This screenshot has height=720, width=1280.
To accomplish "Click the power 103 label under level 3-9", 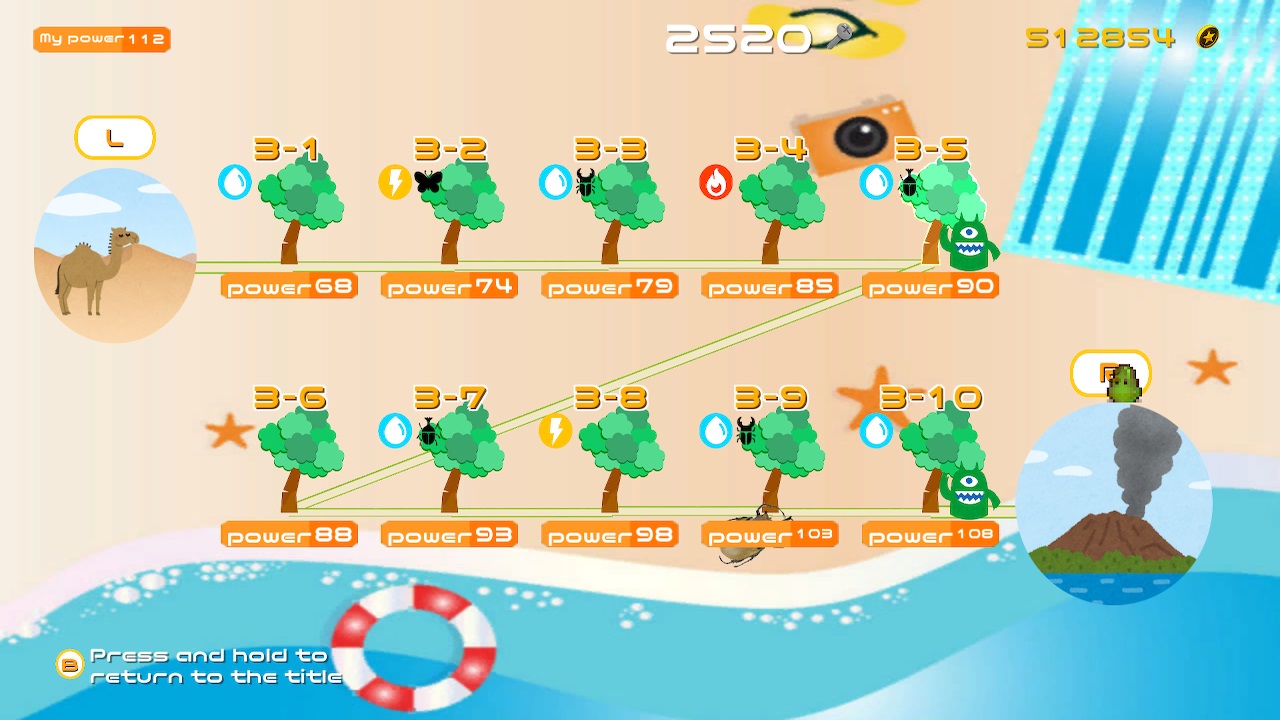I will (770, 533).
